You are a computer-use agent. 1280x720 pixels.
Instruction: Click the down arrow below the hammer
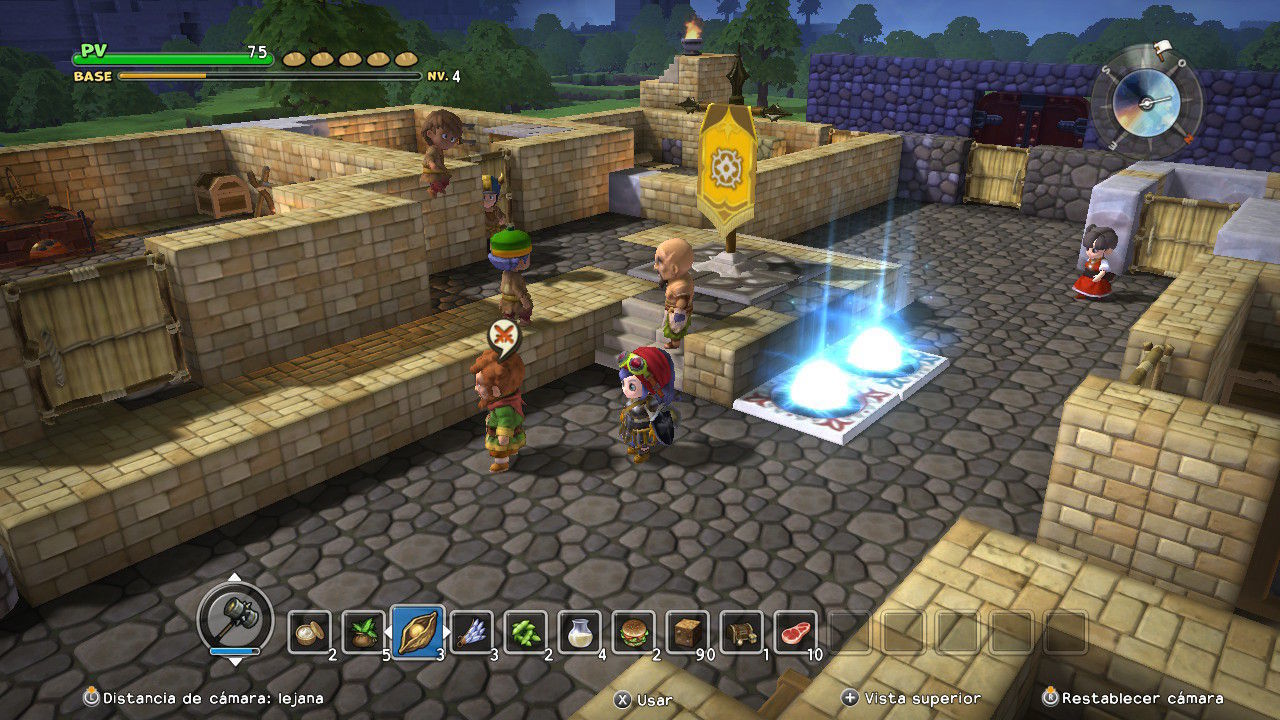tap(234, 661)
